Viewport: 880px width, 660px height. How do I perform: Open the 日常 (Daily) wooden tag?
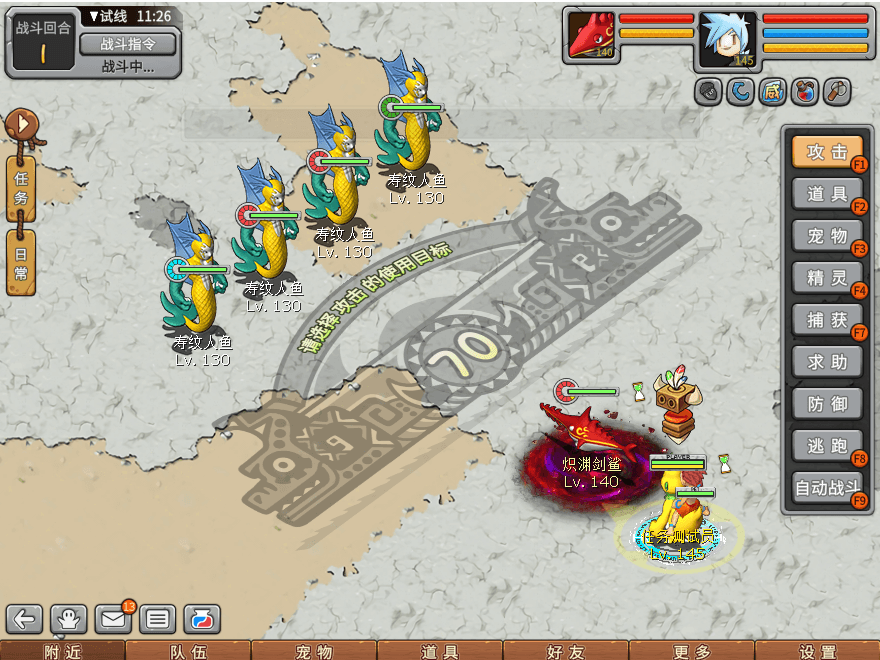(21, 261)
